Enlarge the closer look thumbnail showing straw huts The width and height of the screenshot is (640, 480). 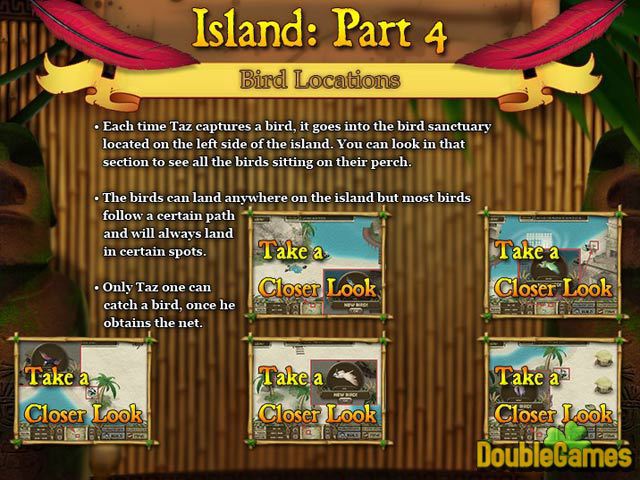(x=553, y=392)
